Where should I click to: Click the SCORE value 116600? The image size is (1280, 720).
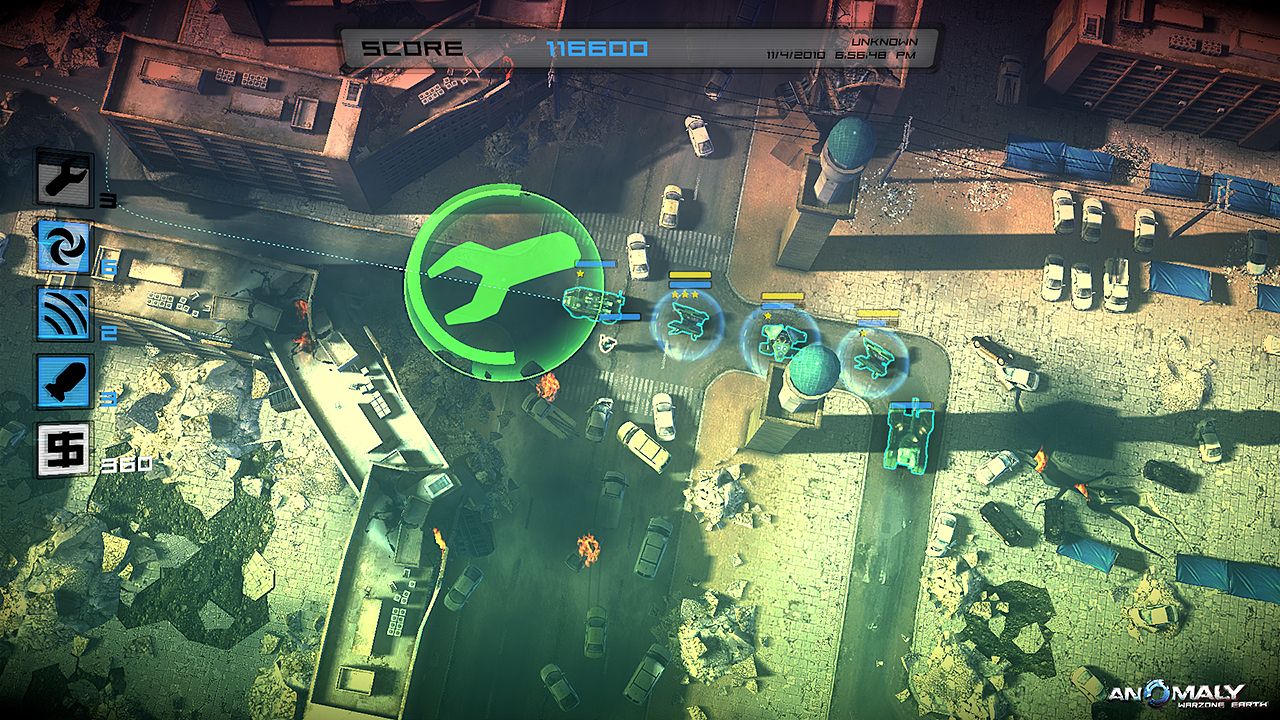tap(597, 47)
